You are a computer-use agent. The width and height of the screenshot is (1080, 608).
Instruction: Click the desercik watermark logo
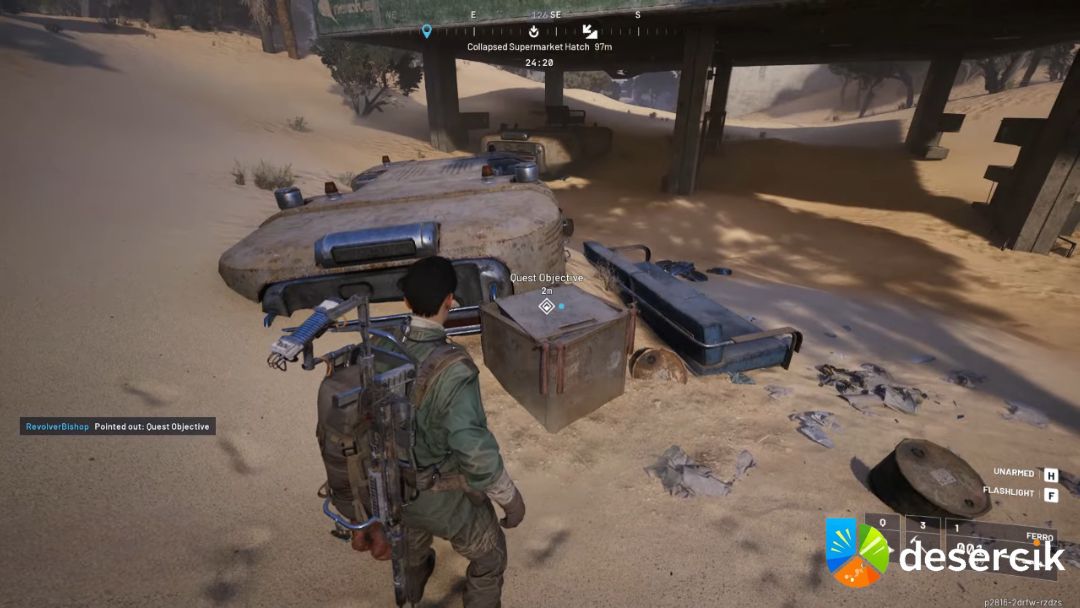tap(857, 552)
